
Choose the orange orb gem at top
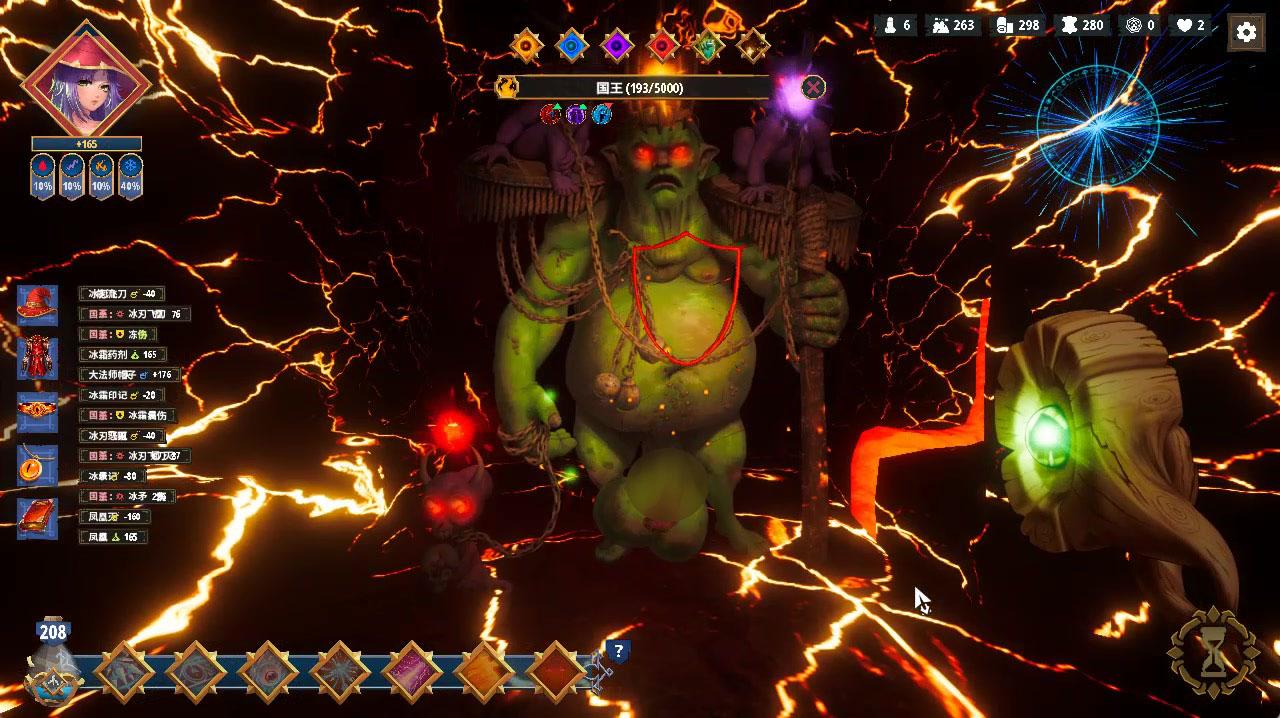click(525, 45)
